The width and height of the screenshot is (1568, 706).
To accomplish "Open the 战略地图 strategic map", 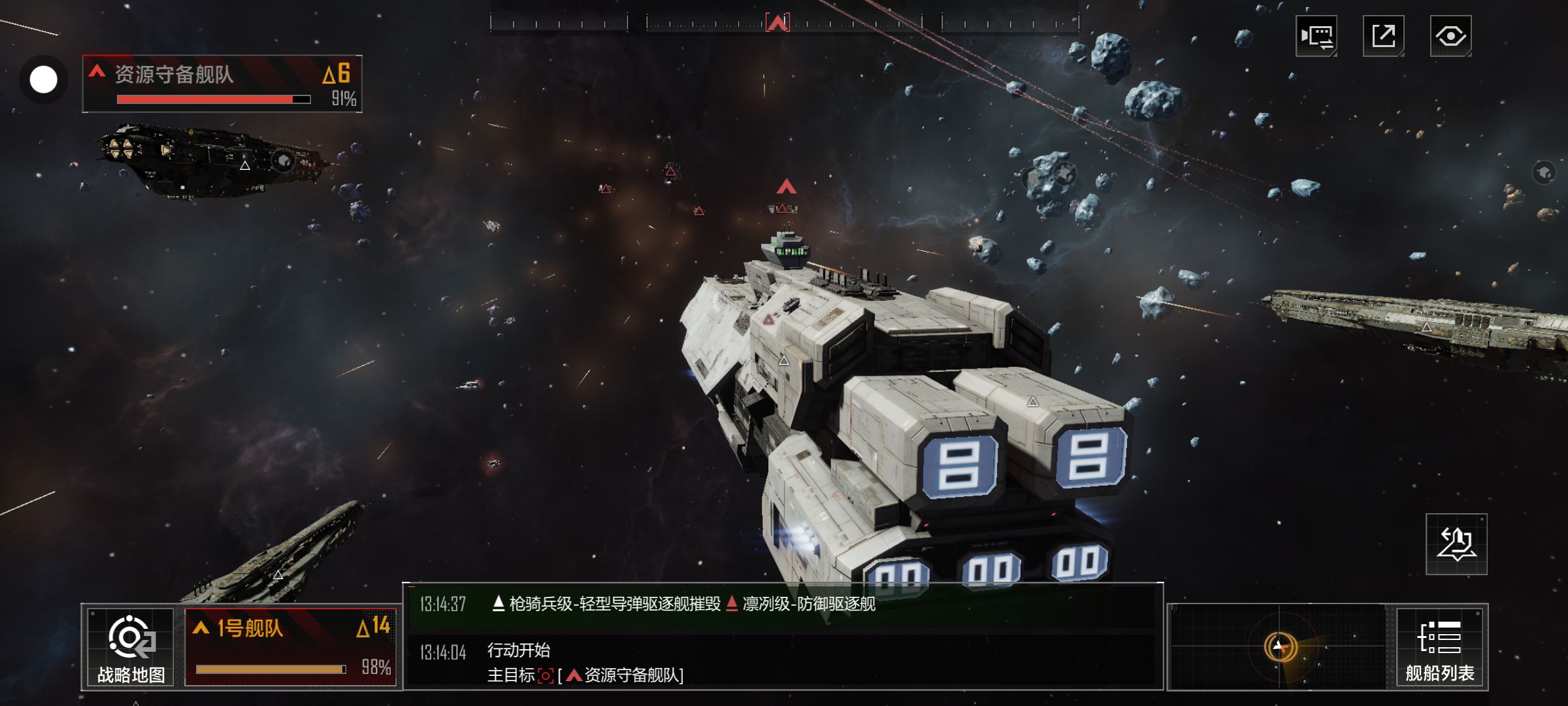I will (131, 647).
